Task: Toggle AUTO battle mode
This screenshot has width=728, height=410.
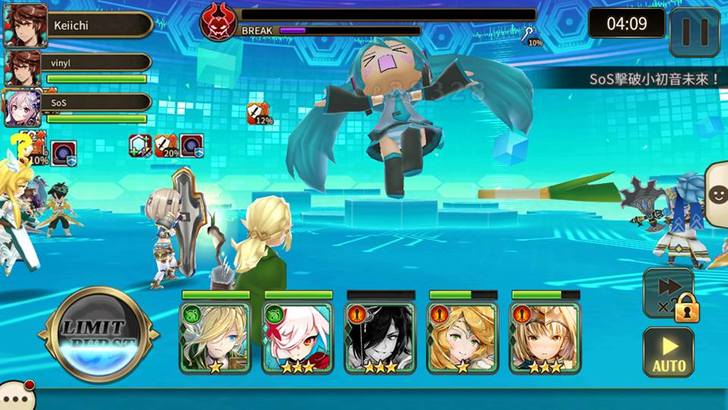Action: tap(668, 352)
